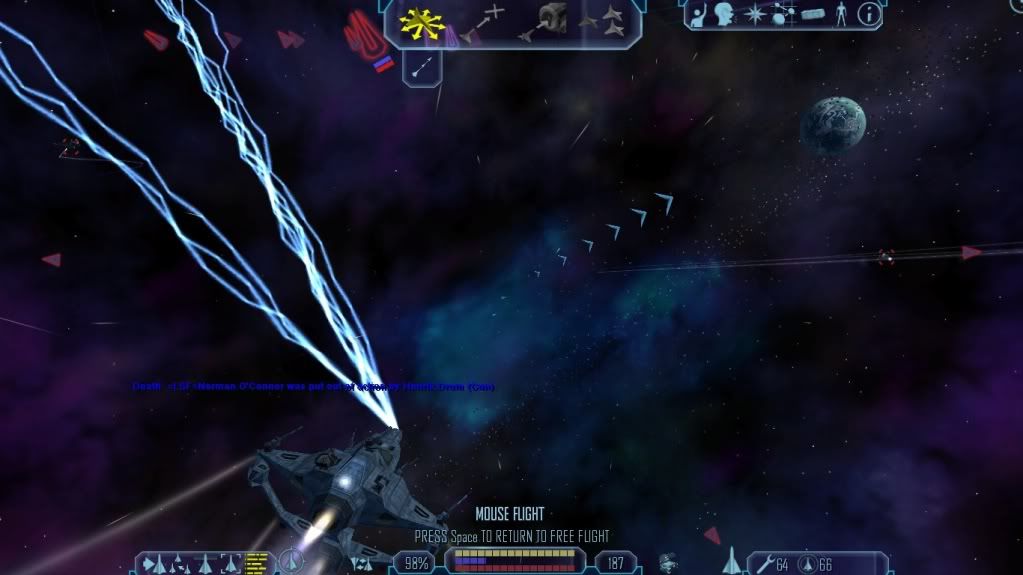Image resolution: width=1023 pixels, height=575 pixels.
Task: Select the yellow Free Flight maneuver icon
Action: [x=422, y=22]
